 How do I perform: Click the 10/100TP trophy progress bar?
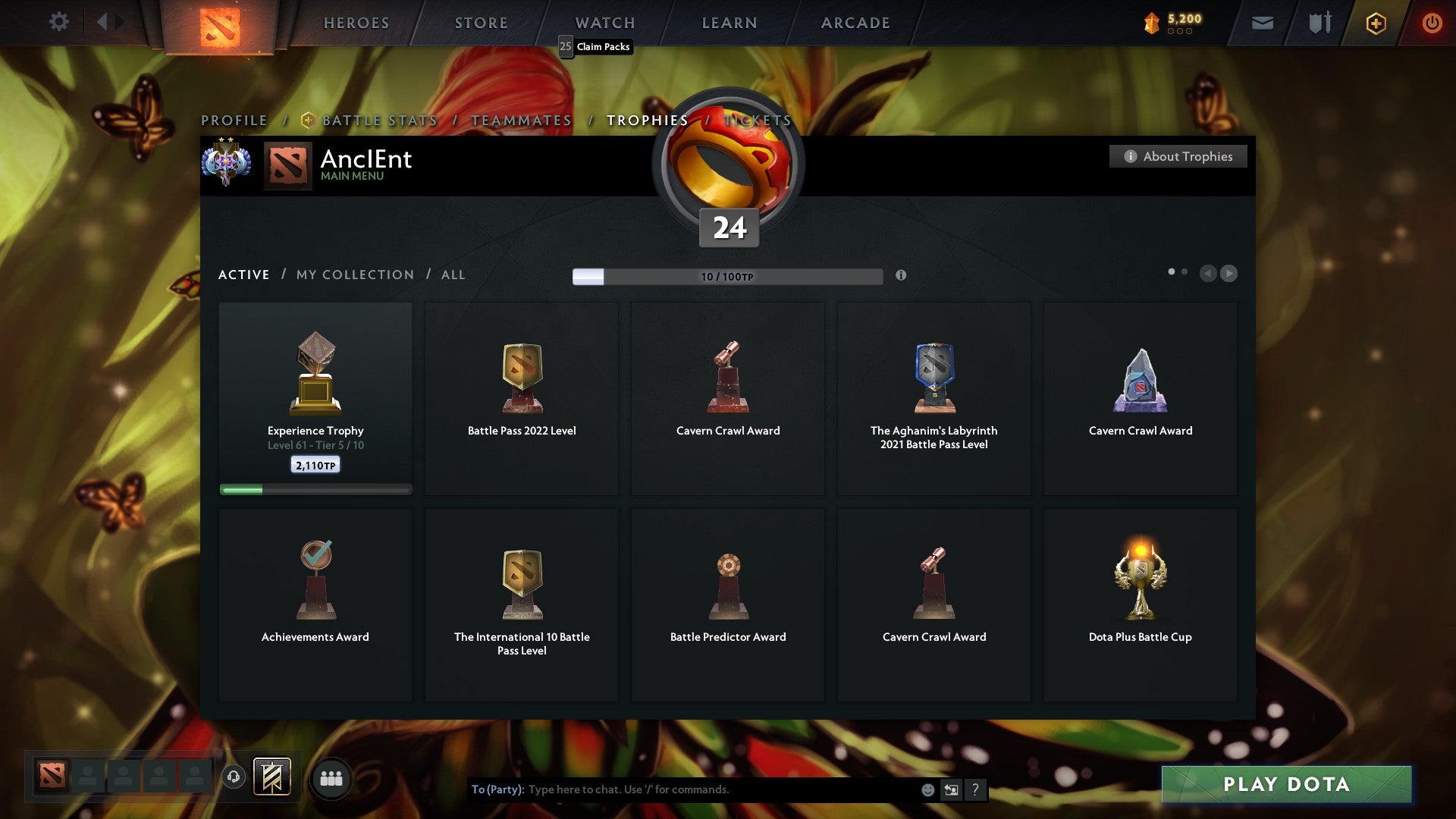pos(727,276)
